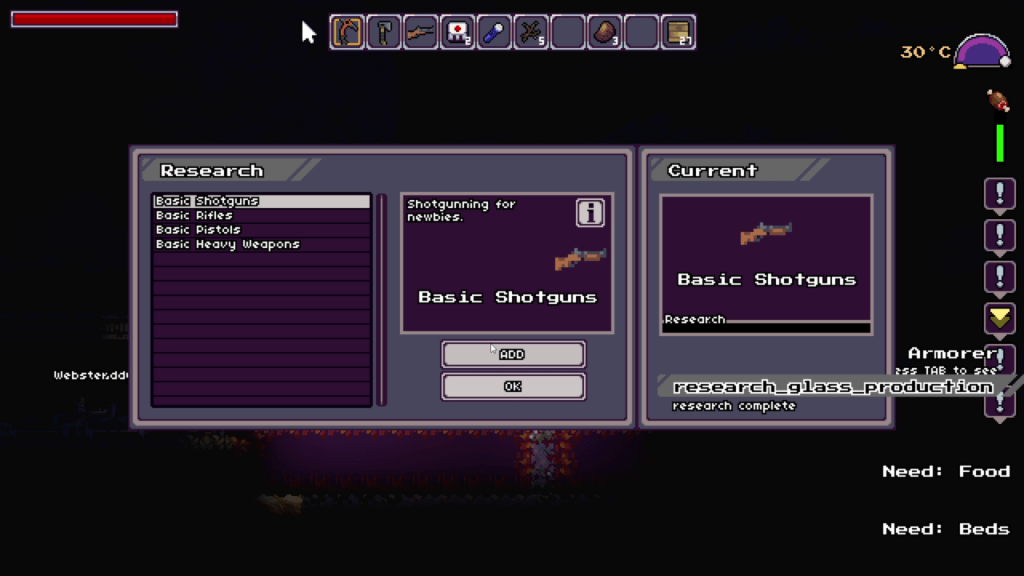This screenshot has width=1024, height=576.
Task: Equip the blue flashlight from the hotbar
Action: (x=494, y=32)
